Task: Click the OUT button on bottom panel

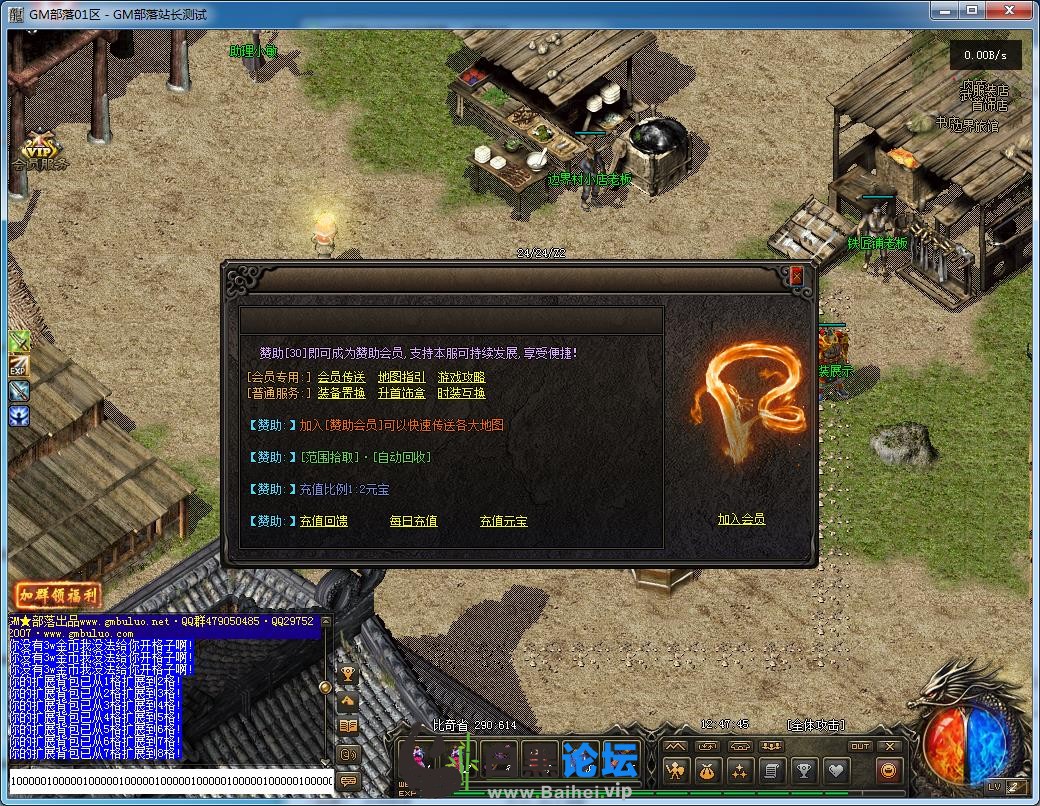Action: tap(860, 746)
